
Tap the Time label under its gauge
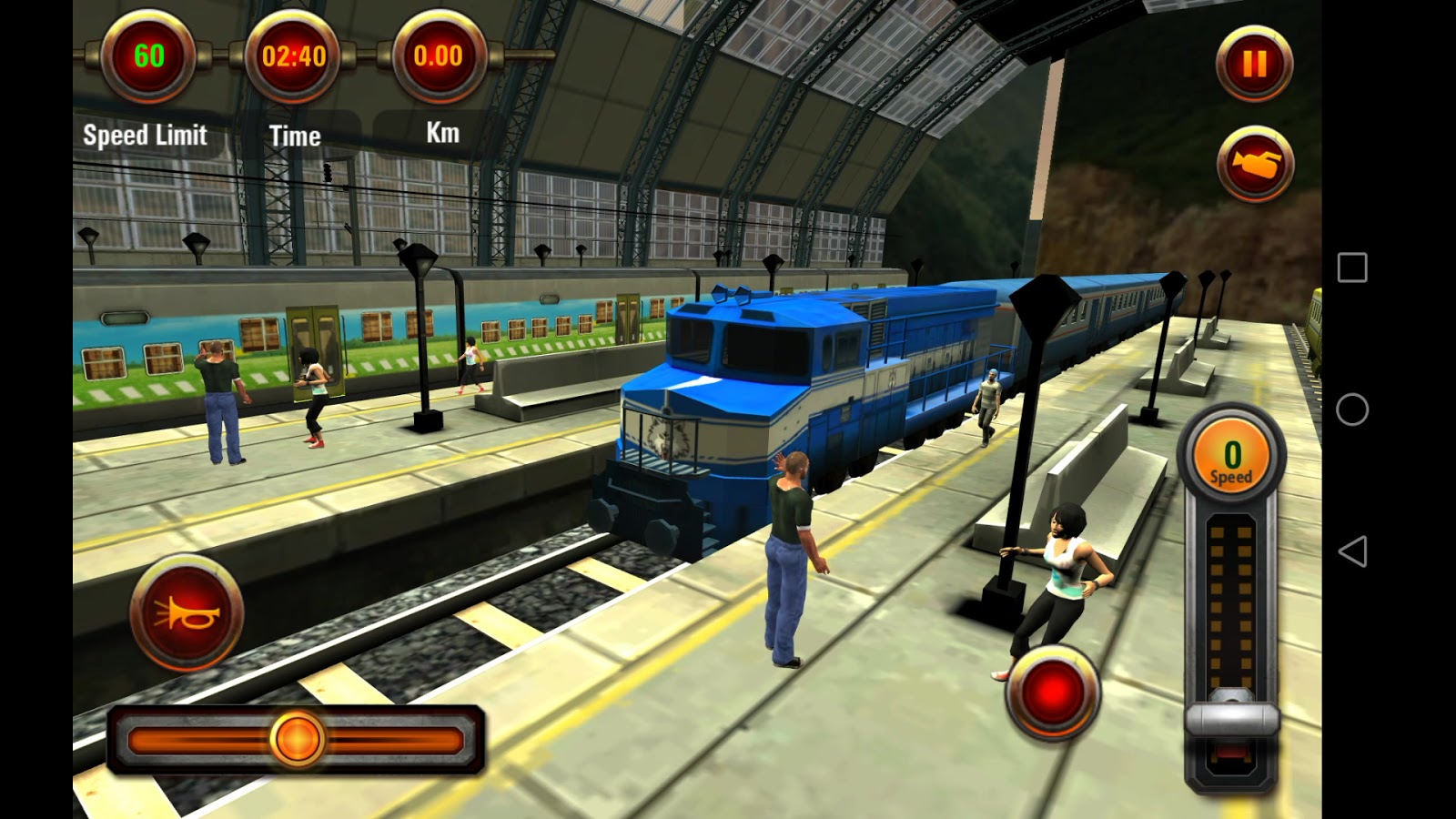click(x=295, y=137)
